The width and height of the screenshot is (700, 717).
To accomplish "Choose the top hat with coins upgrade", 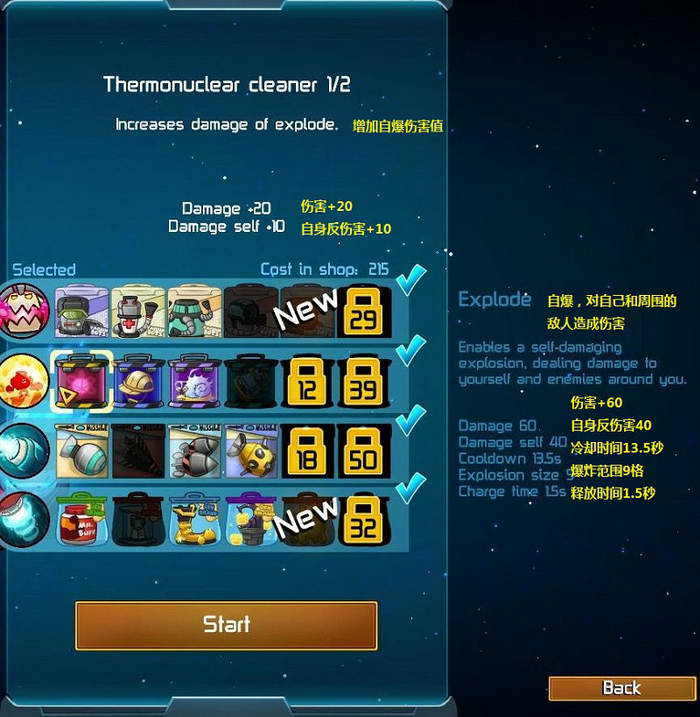I will point(250,518).
